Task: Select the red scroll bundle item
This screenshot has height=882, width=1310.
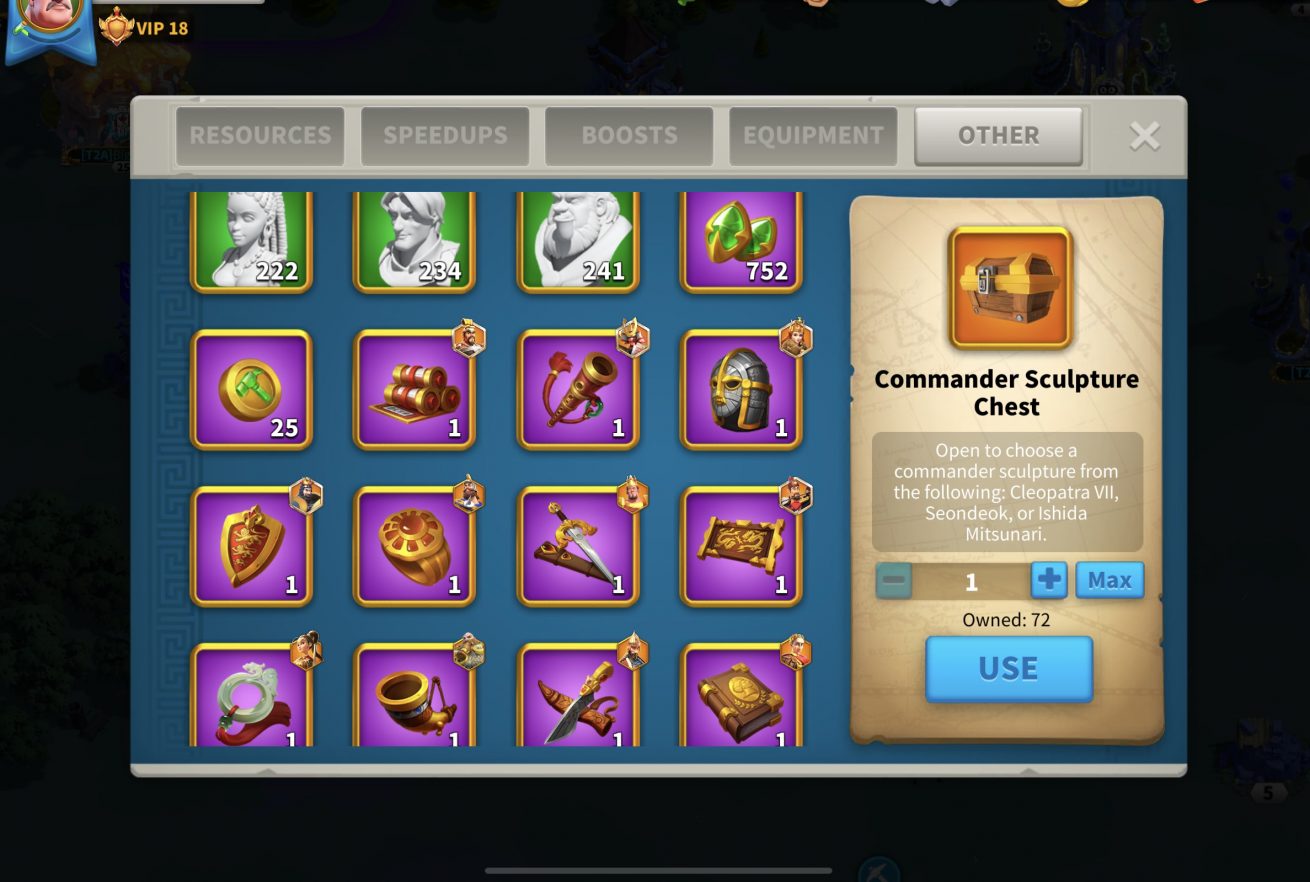Action: 415,390
